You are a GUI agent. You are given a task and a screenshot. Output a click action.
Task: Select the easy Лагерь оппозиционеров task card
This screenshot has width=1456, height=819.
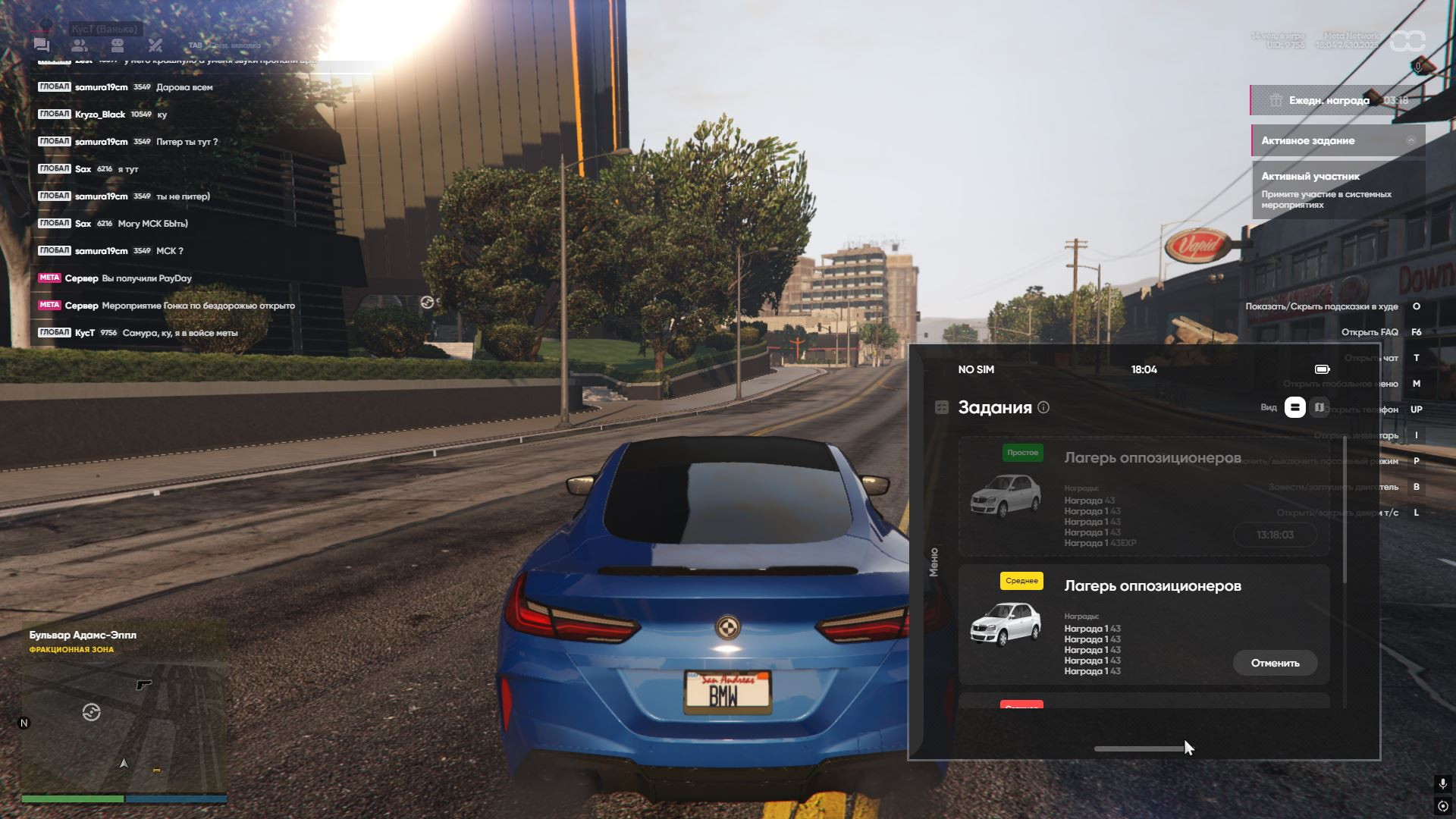(1144, 496)
